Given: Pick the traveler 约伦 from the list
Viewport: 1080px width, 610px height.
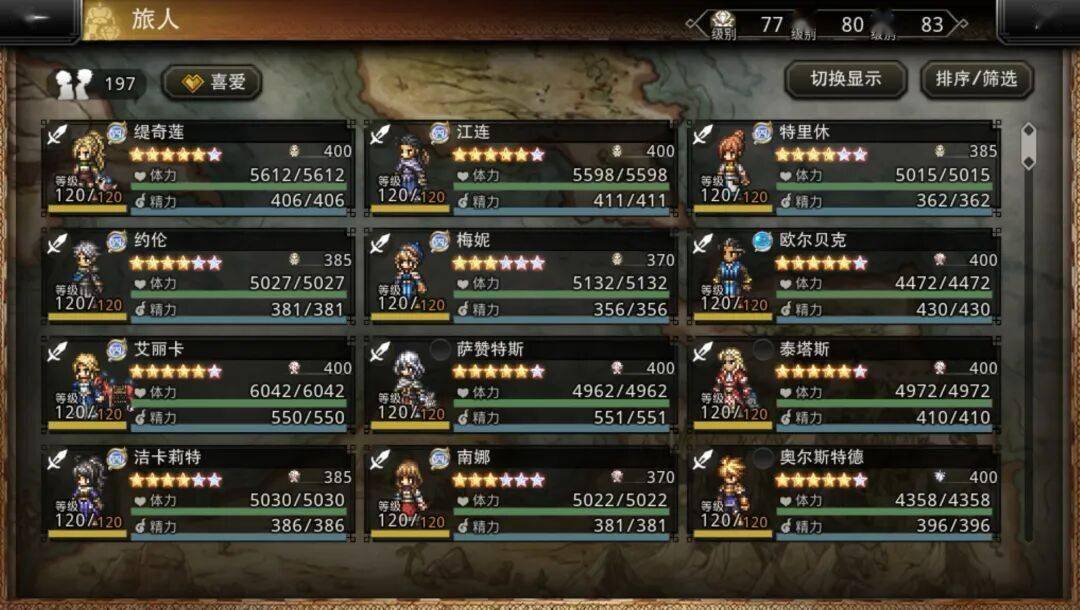Looking at the screenshot, I should coord(199,276).
